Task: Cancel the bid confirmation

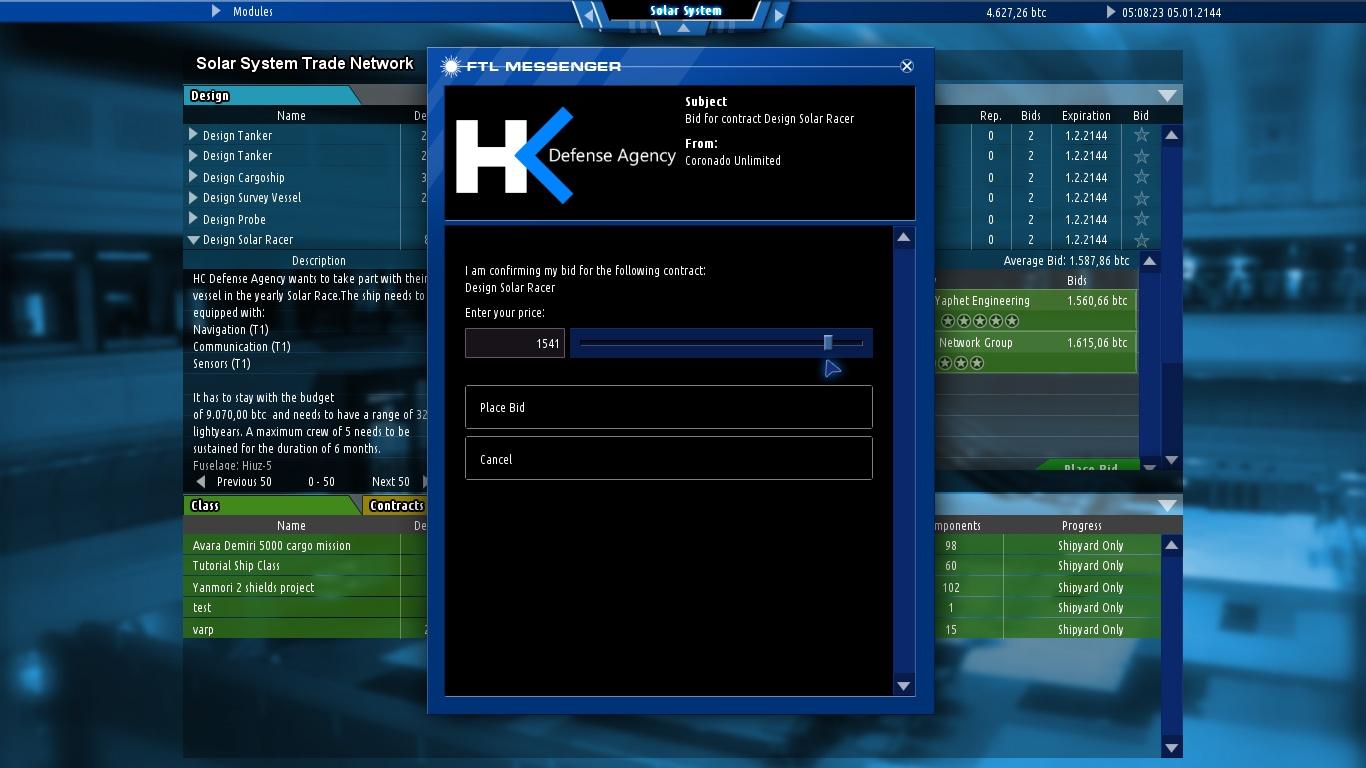Action: (668, 459)
